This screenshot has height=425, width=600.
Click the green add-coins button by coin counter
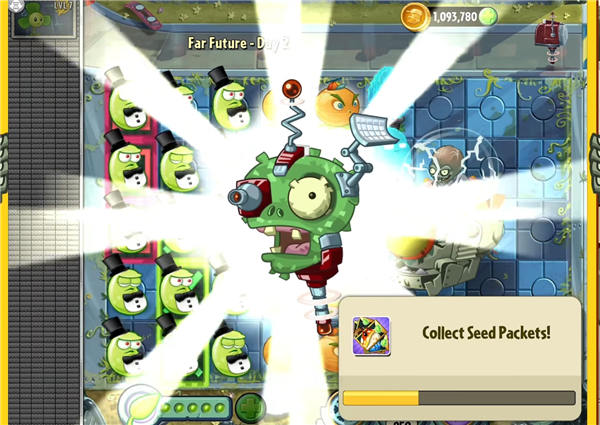488,16
